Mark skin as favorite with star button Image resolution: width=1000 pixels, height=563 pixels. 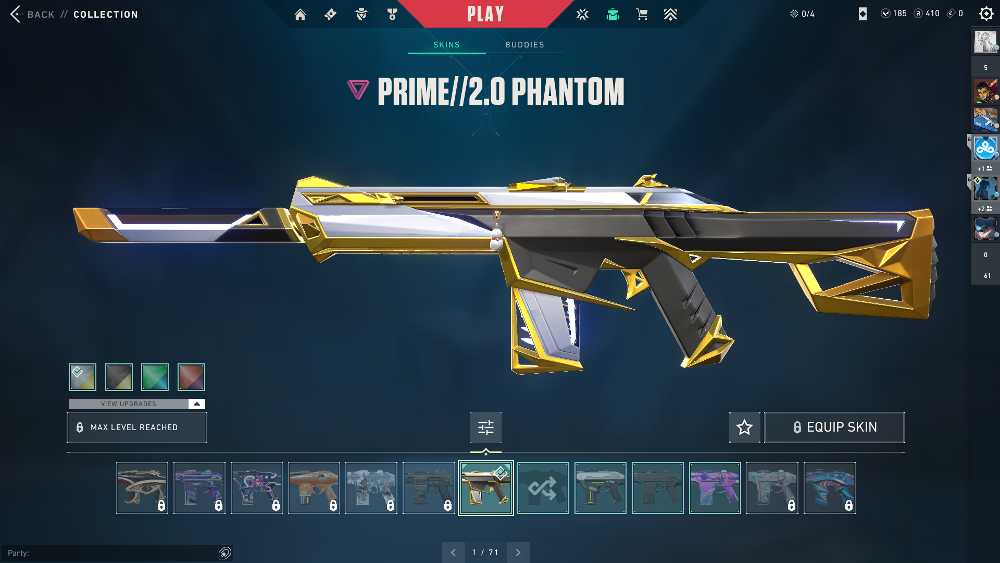coord(744,427)
